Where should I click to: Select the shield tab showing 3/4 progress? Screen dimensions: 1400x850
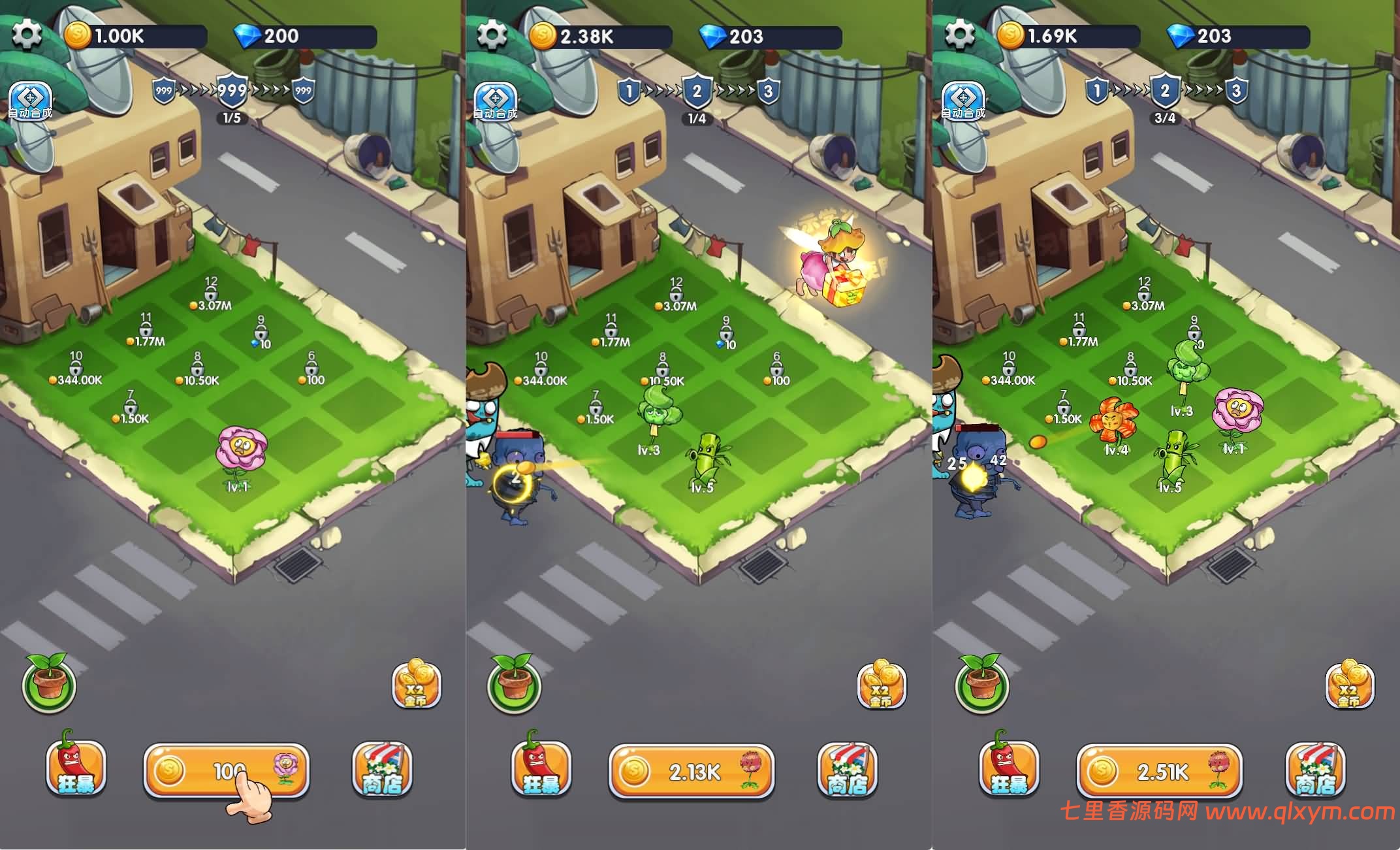tap(1164, 91)
